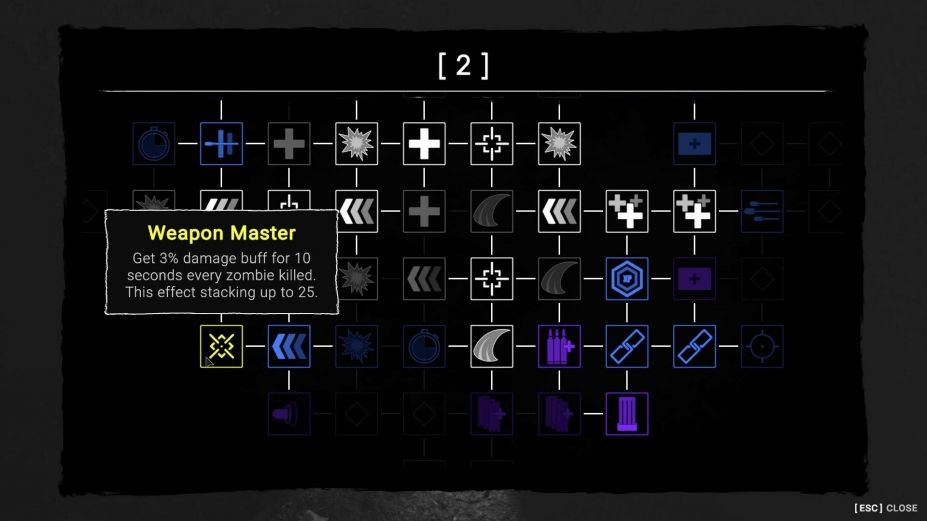The image size is (927, 521).
Task: Select the bright white plus skill node
Action: [424, 144]
